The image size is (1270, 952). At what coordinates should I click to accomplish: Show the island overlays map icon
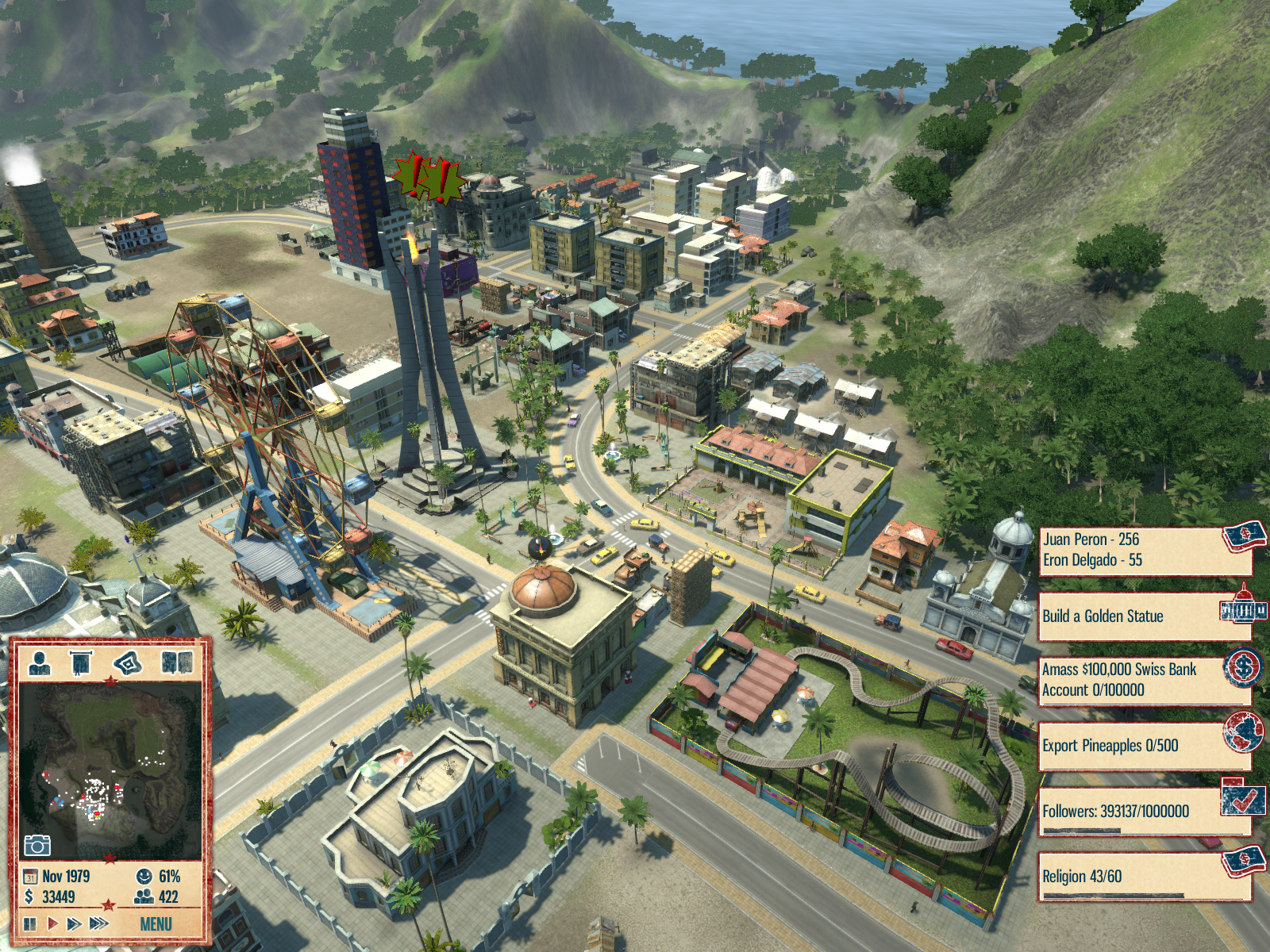128,662
